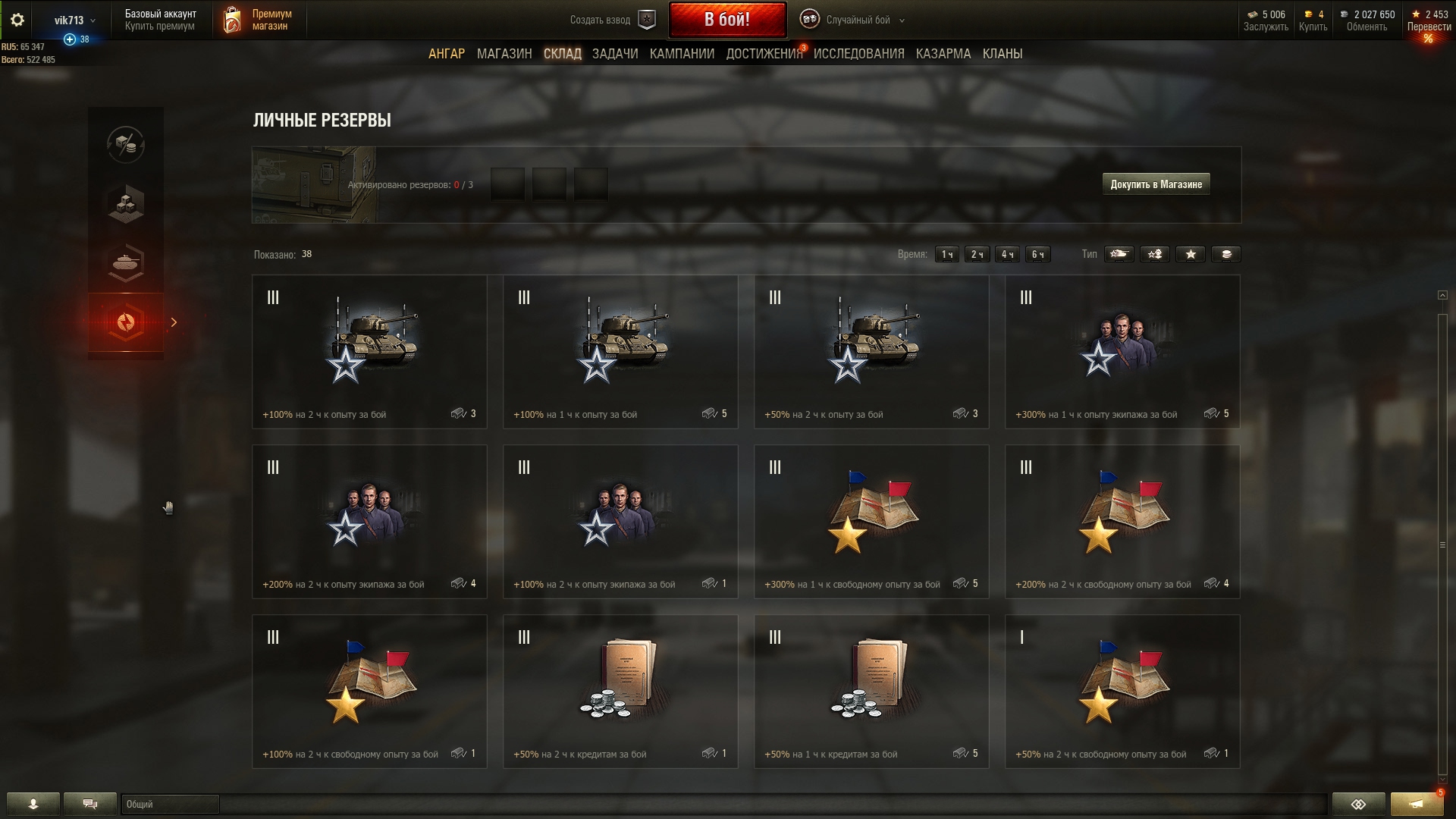Click the Докупить в Магазине button

tap(1156, 184)
